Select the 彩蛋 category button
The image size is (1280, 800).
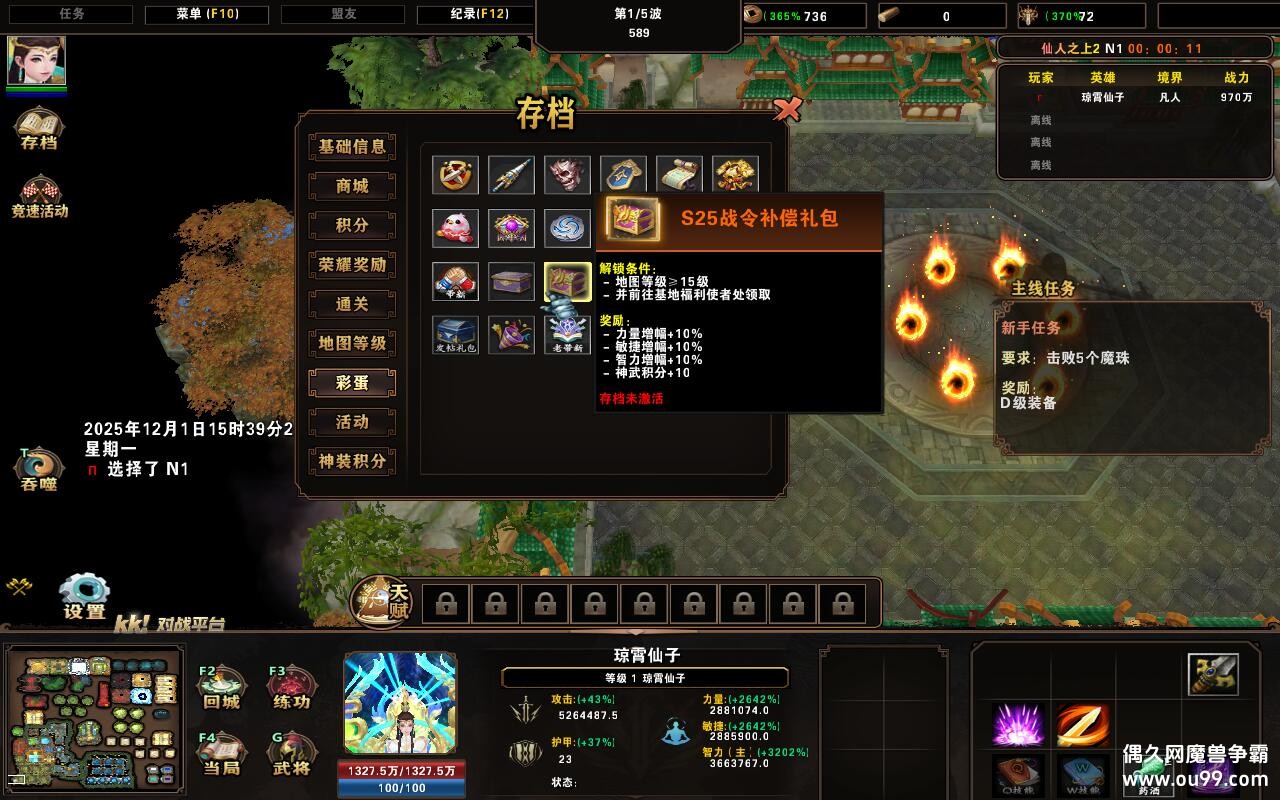(x=351, y=382)
